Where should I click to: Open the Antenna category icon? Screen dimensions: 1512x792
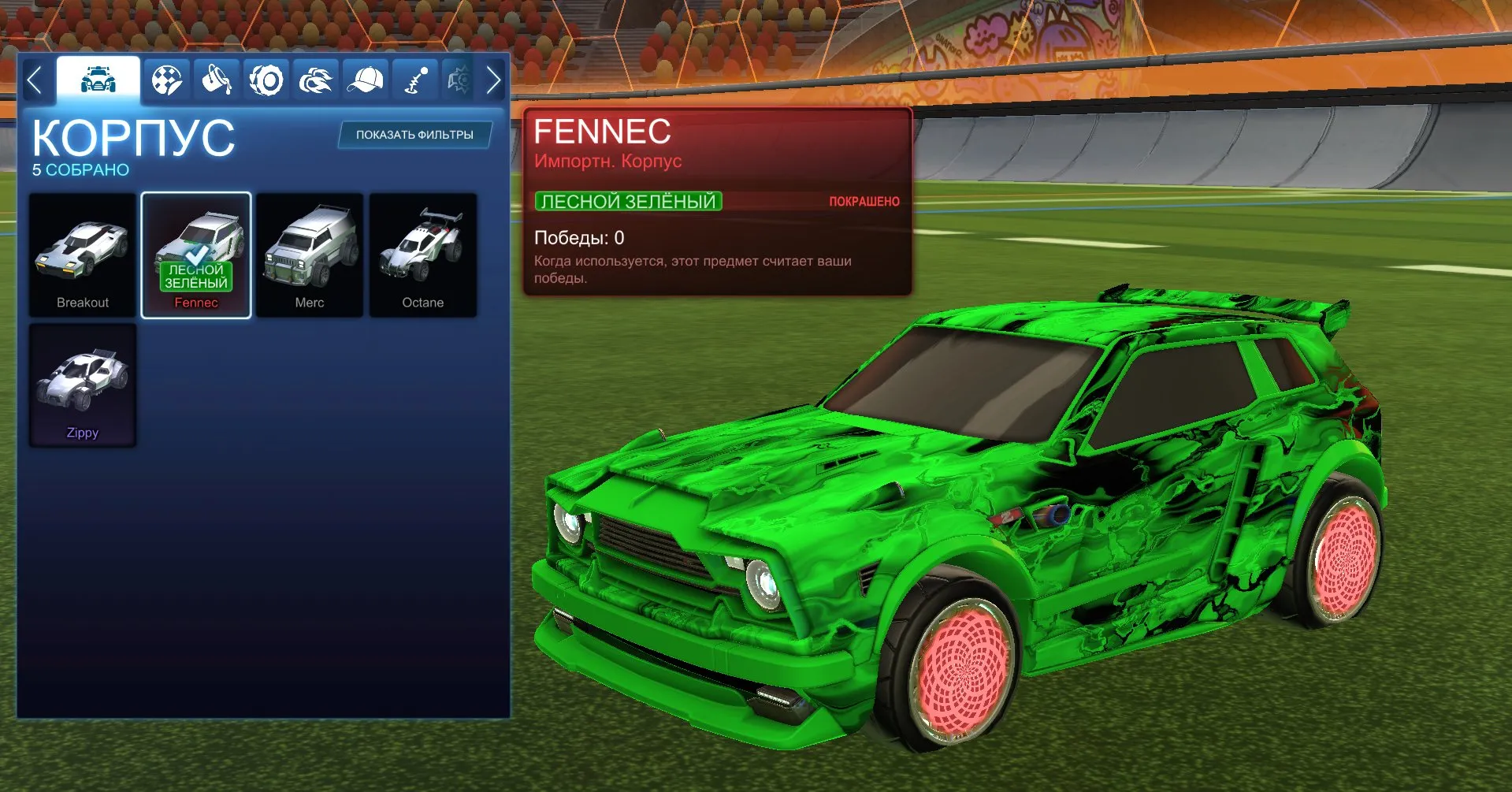[x=413, y=79]
